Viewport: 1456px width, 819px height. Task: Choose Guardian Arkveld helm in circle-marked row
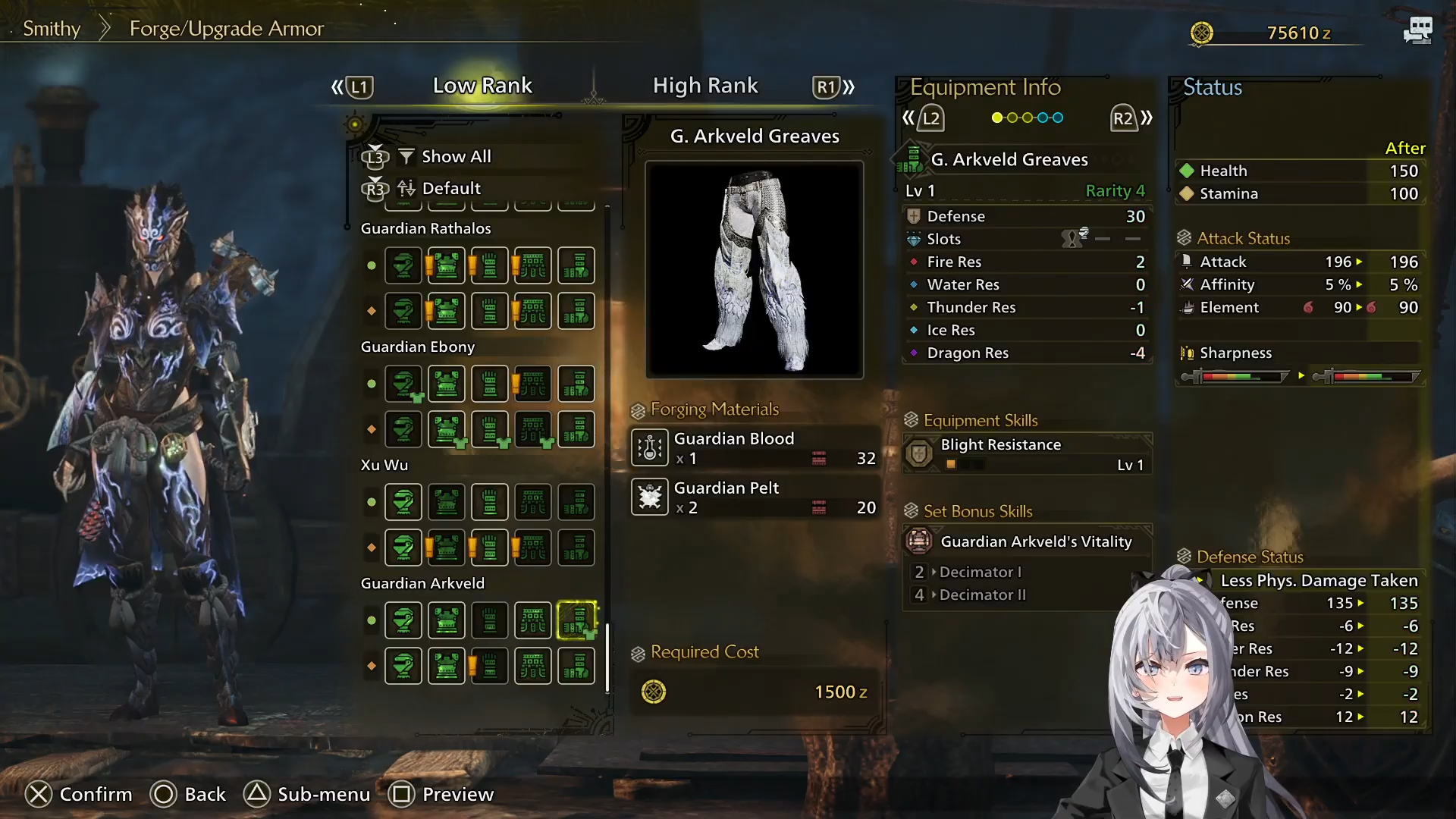coord(403,620)
